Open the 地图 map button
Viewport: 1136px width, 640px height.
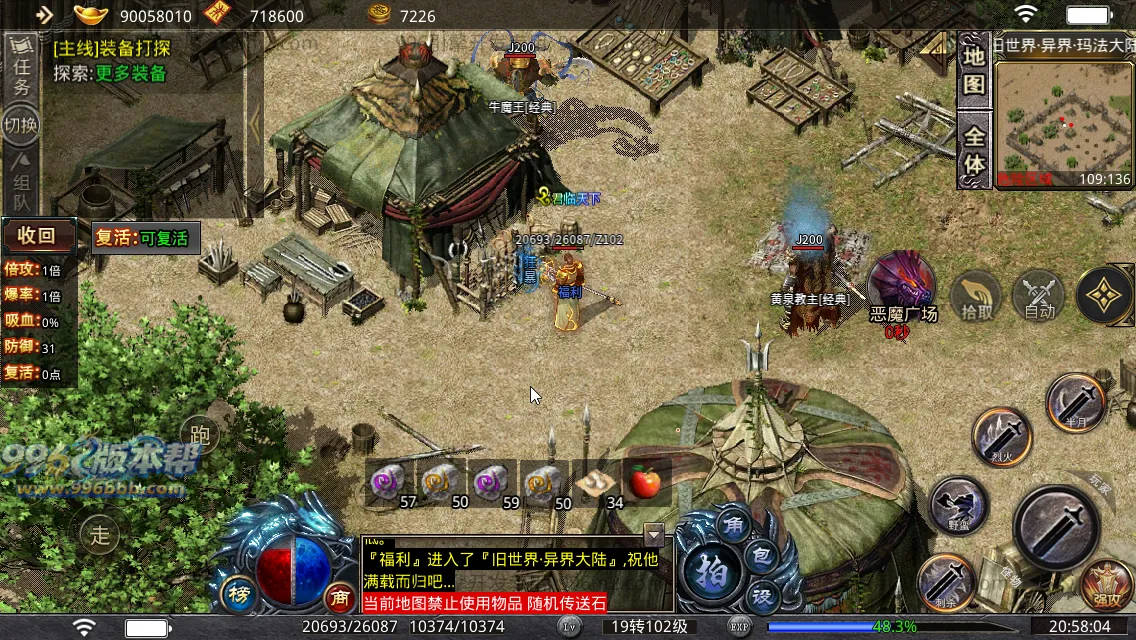tap(974, 70)
